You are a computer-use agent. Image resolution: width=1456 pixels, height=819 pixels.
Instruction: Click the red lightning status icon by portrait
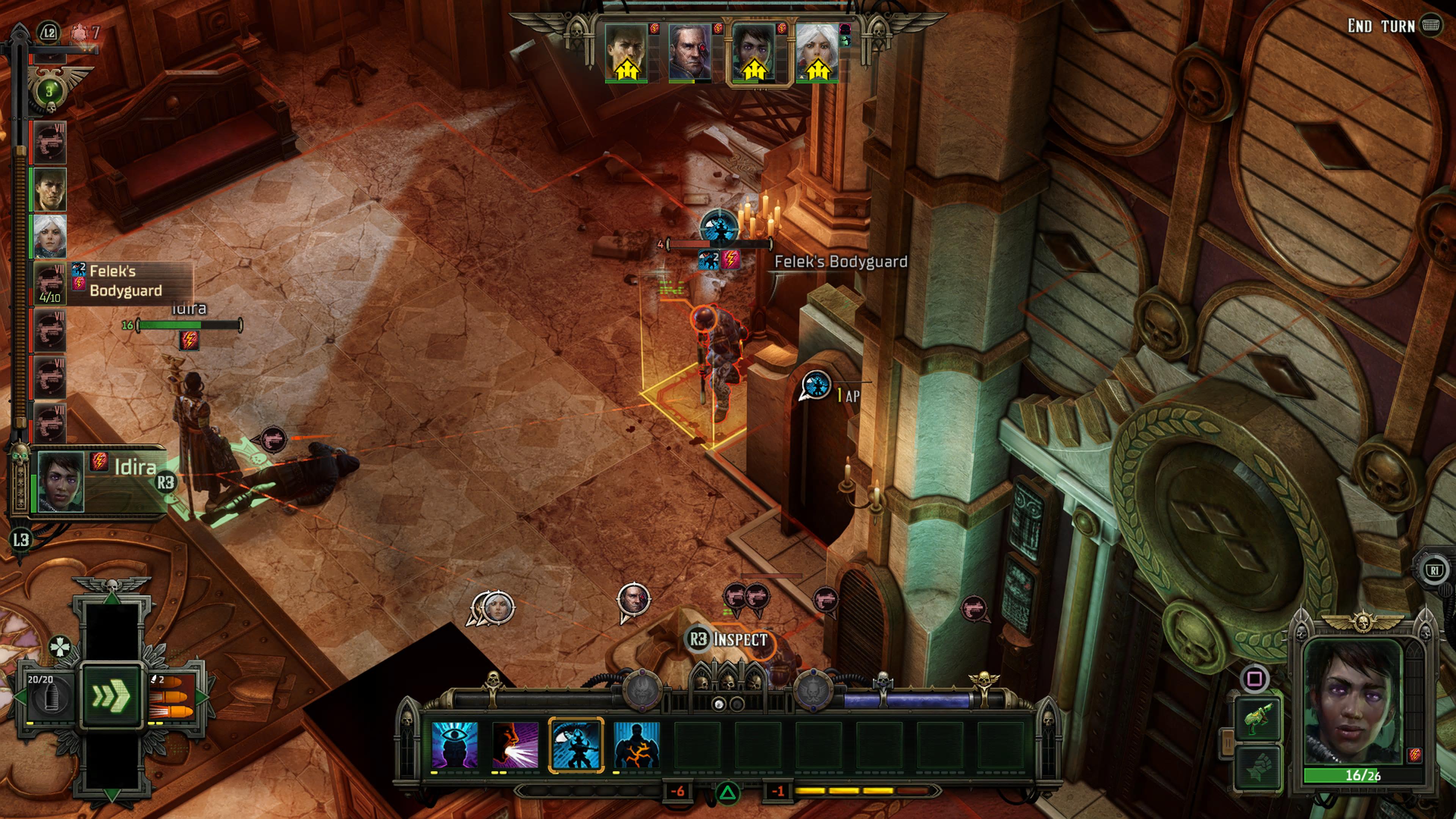pos(1415,755)
